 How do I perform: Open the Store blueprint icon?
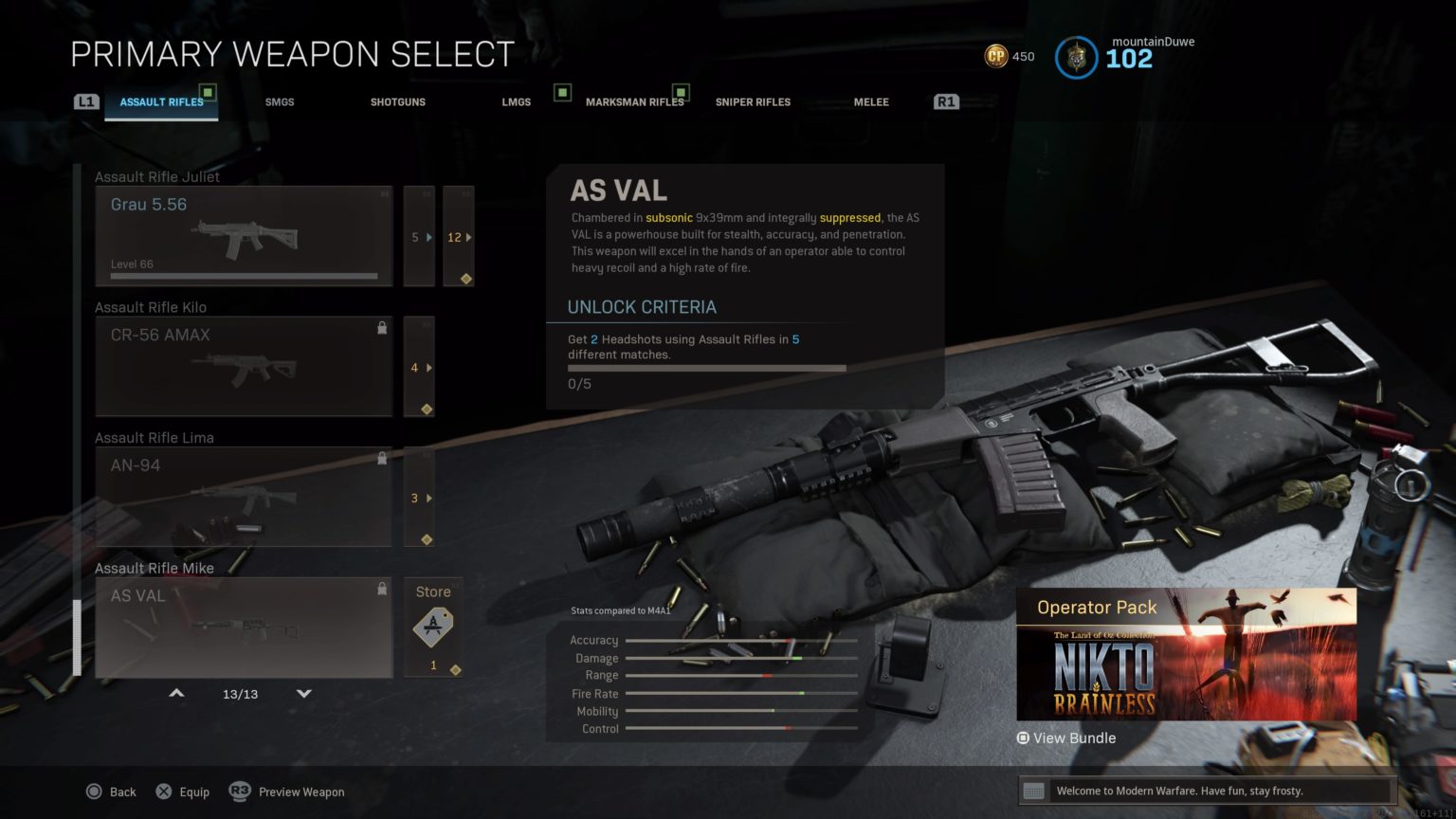432,626
